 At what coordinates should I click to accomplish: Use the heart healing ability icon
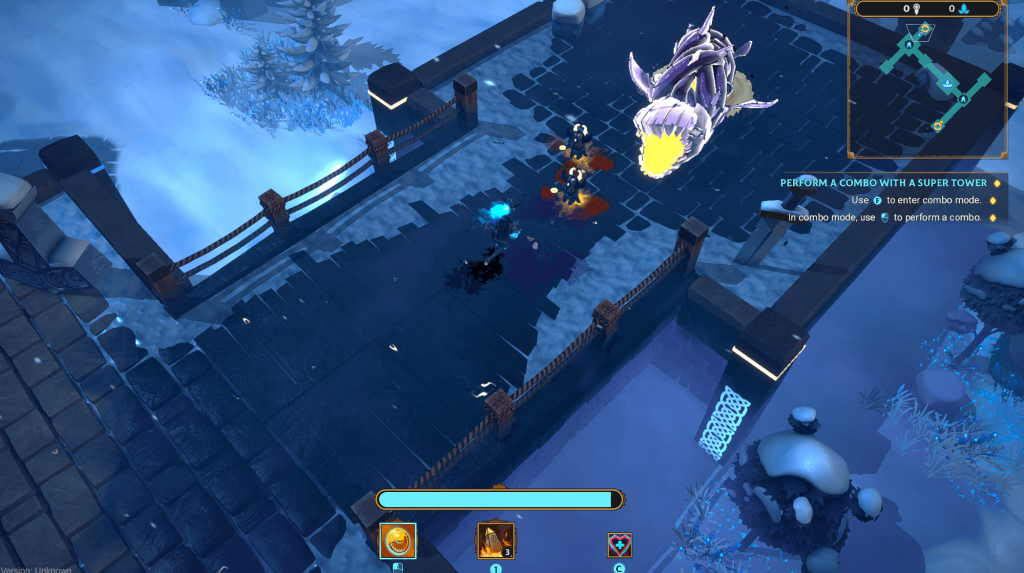[x=620, y=545]
